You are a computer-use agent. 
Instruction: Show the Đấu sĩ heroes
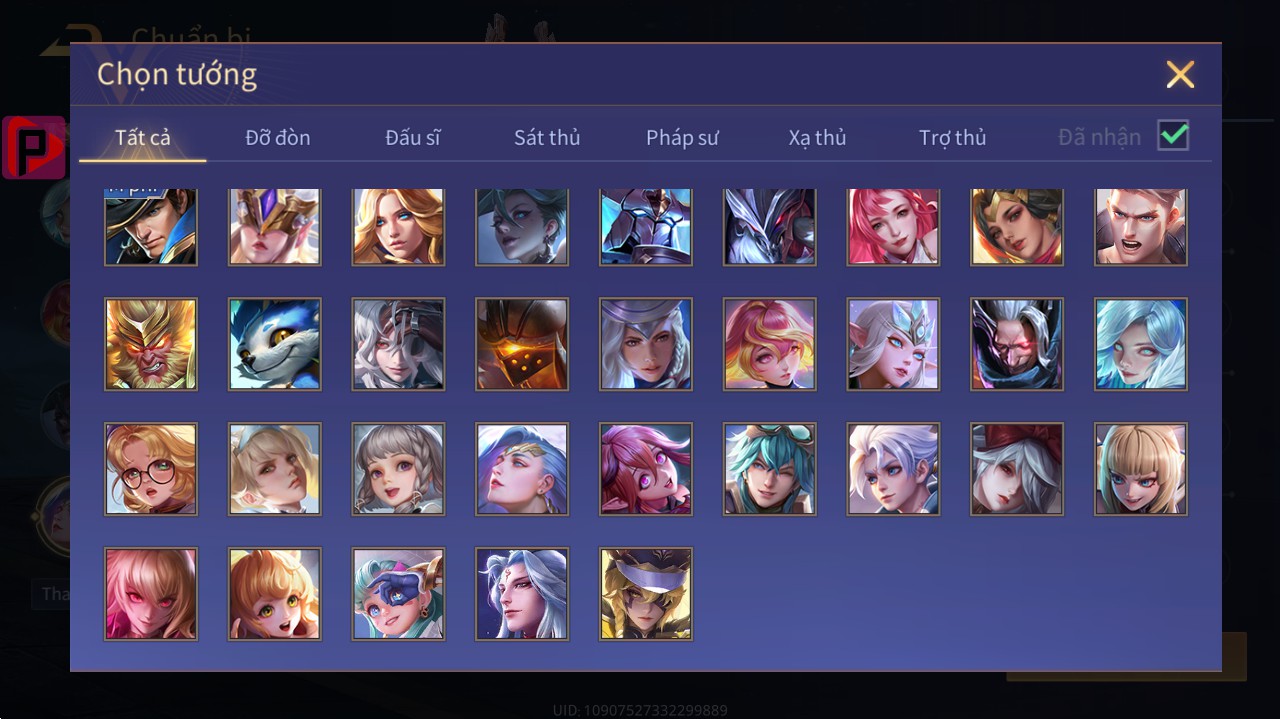pos(413,137)
